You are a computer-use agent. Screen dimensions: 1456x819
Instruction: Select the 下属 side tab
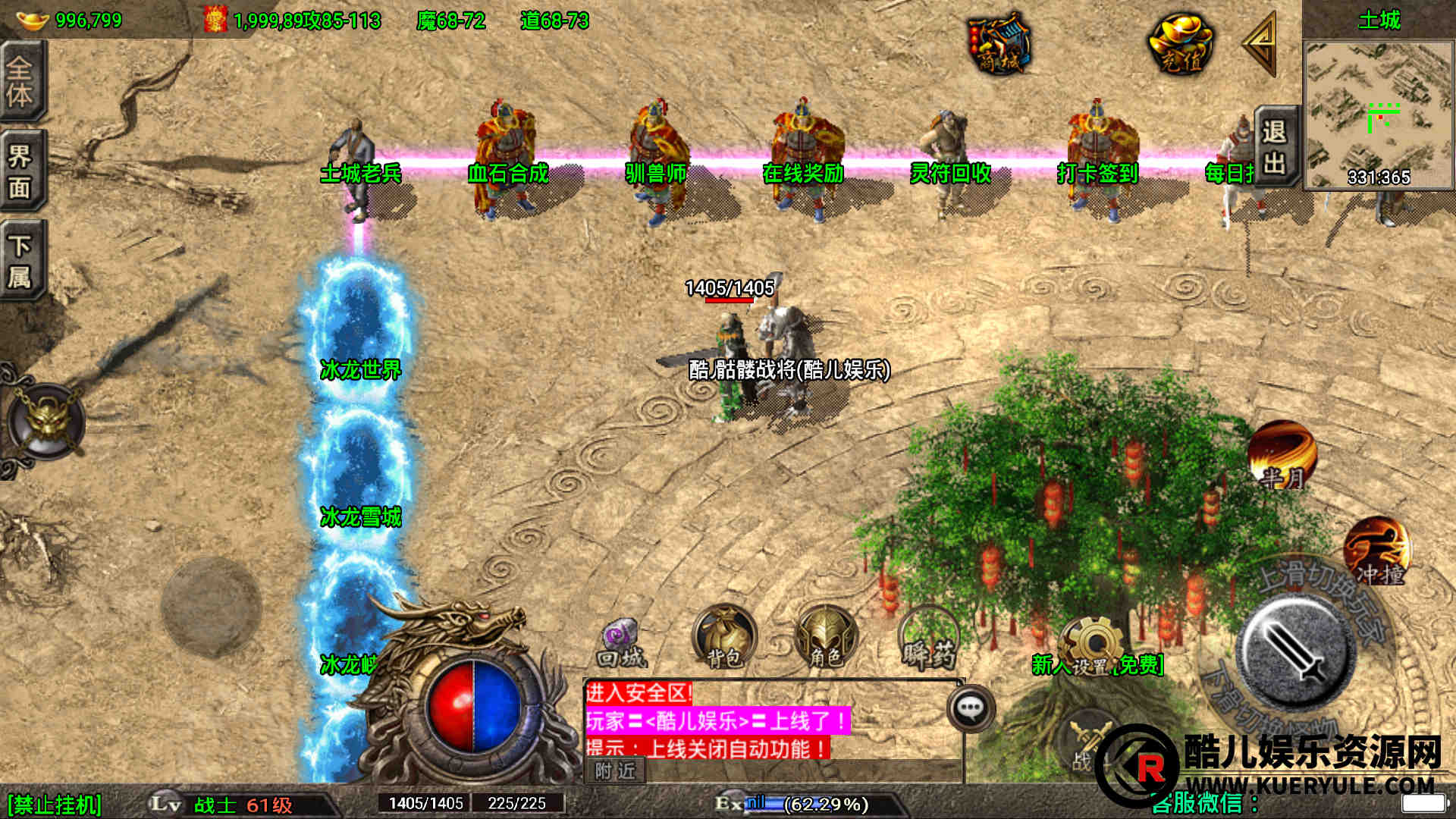pos(21,261)
